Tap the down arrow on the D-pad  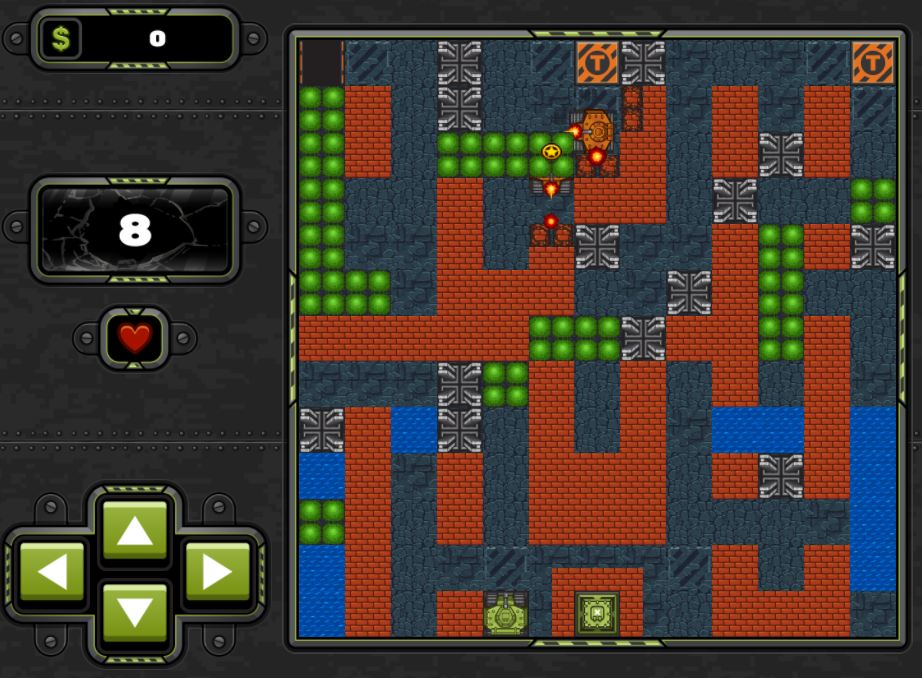pos(134,611)
